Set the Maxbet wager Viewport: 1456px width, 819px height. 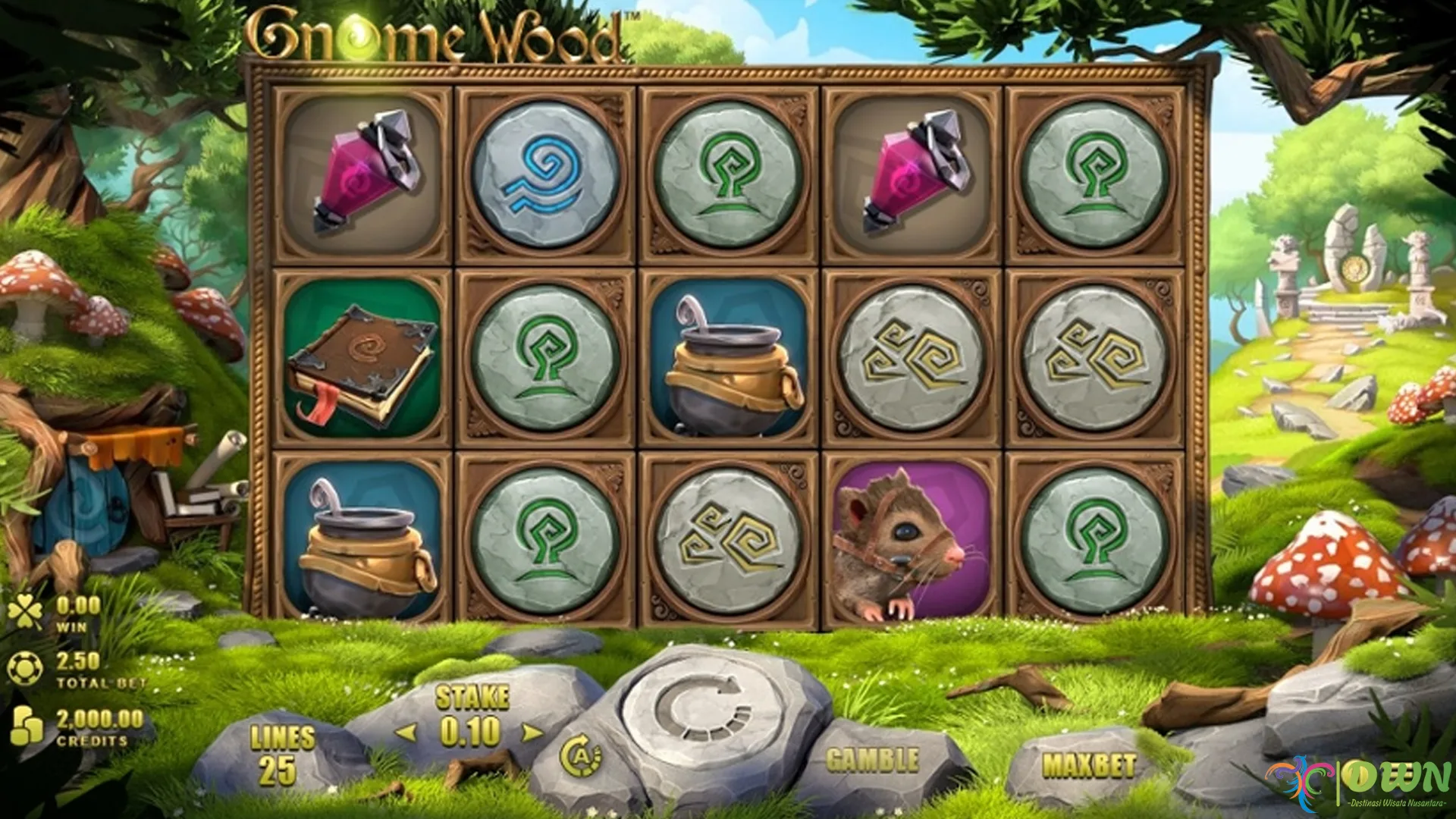coord(1089,765)
